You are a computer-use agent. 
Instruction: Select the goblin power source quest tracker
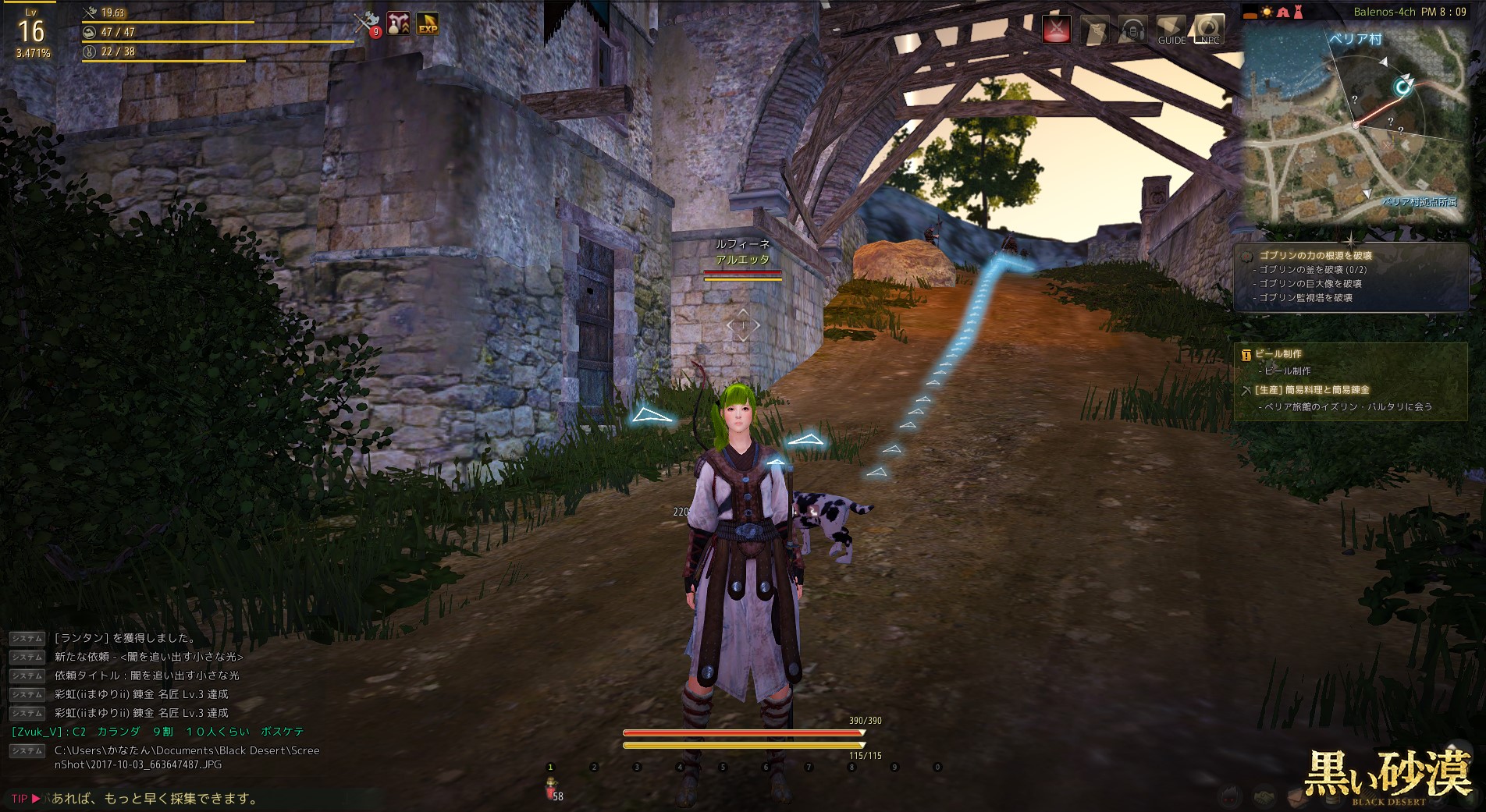point(1315,255)
